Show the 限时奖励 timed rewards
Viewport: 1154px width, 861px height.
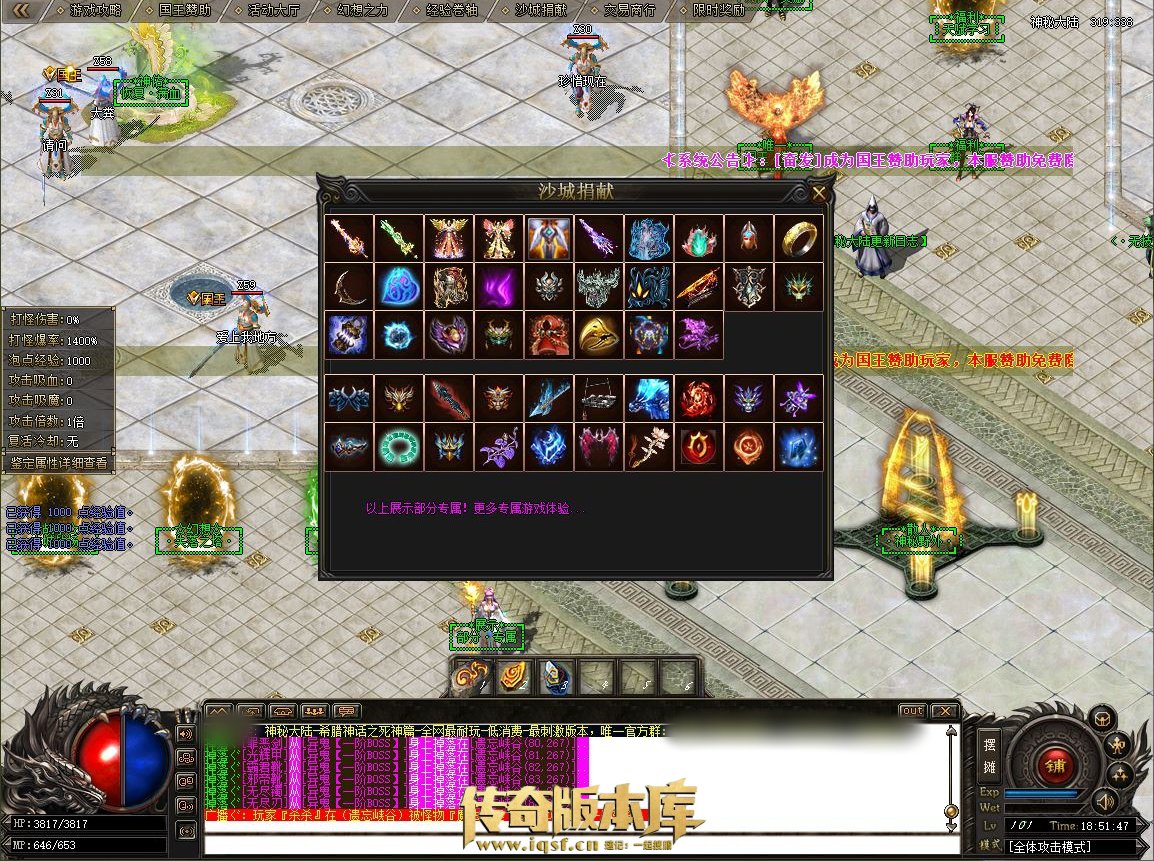[719, 10]
